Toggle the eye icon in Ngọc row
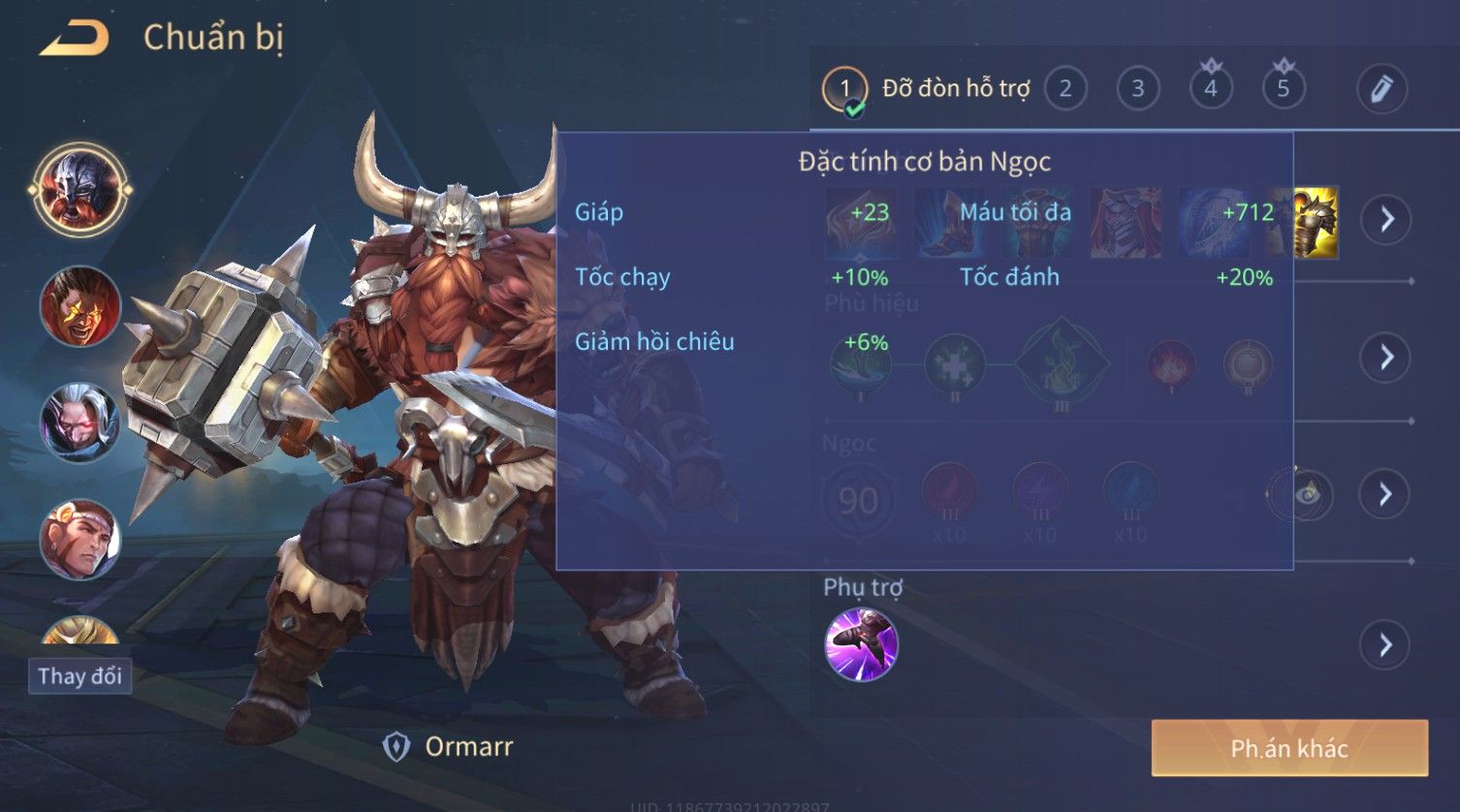 click(1308, 495)
